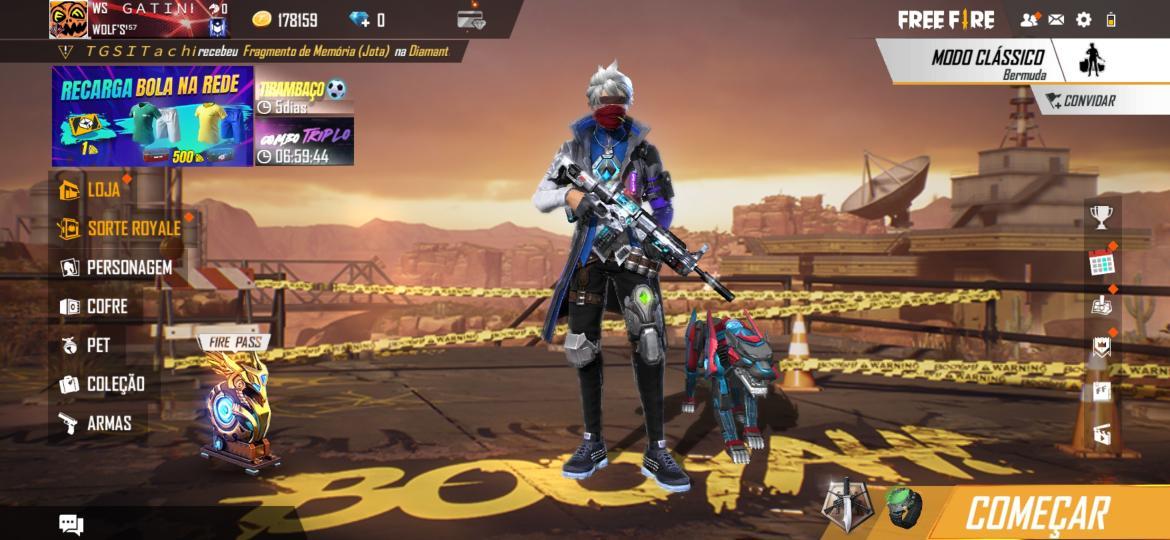The height and width of the screenshot is (540, 1170).
Task: Open the friends list icon
Action: coord(1028,19)
